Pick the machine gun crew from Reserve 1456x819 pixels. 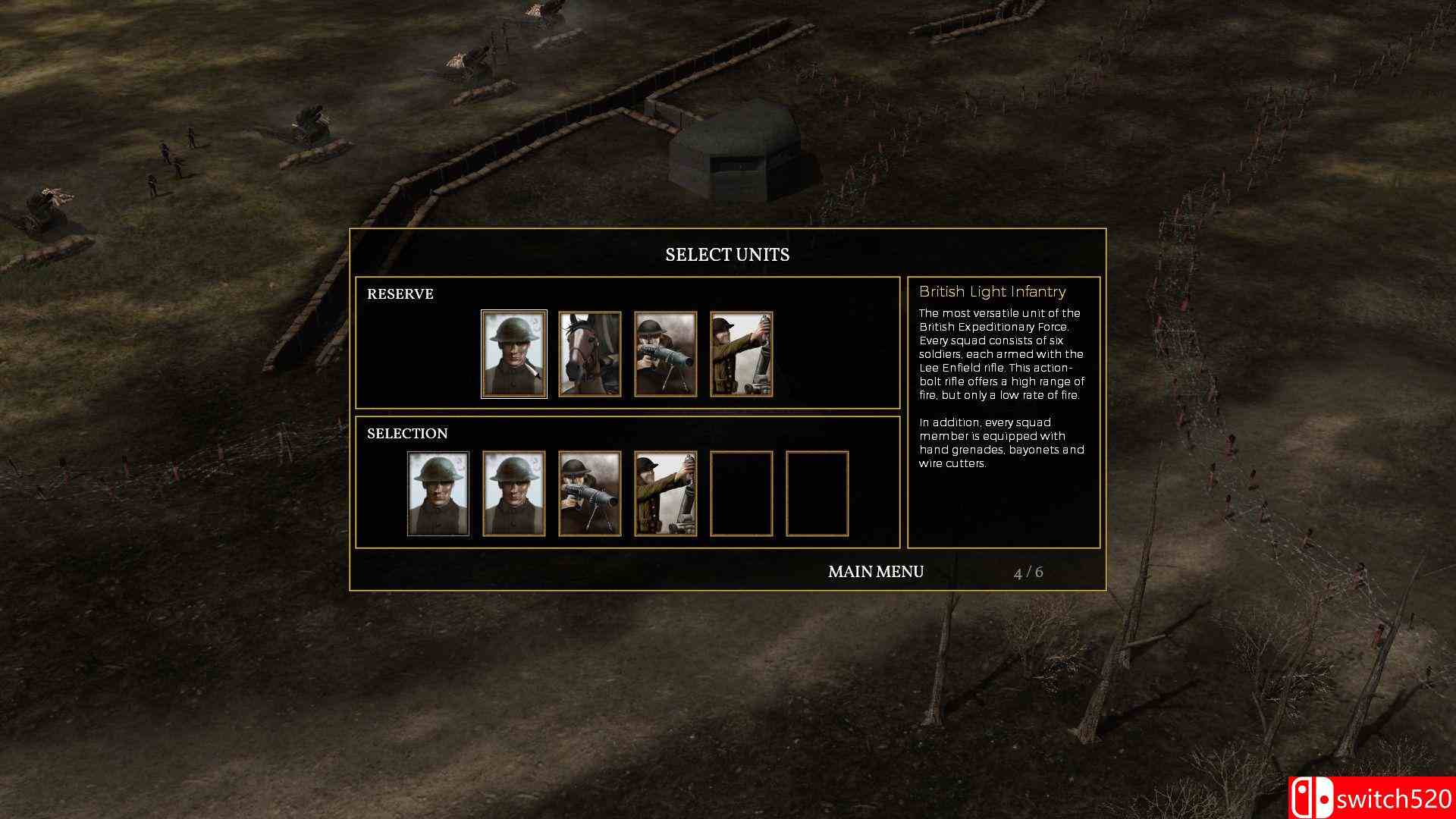665,353
